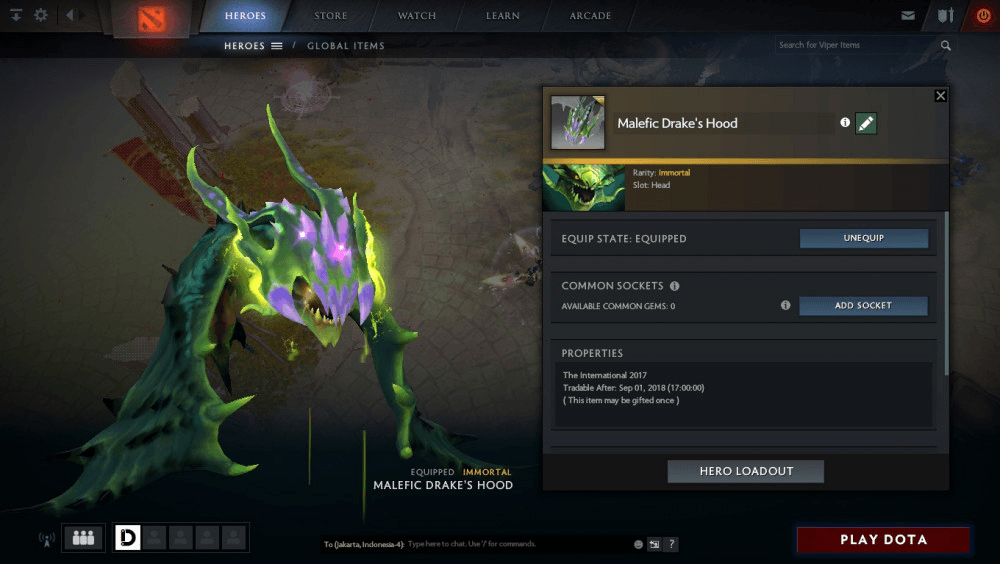Switch to the Store tab
1000x564 pixels.
point(331,16)
